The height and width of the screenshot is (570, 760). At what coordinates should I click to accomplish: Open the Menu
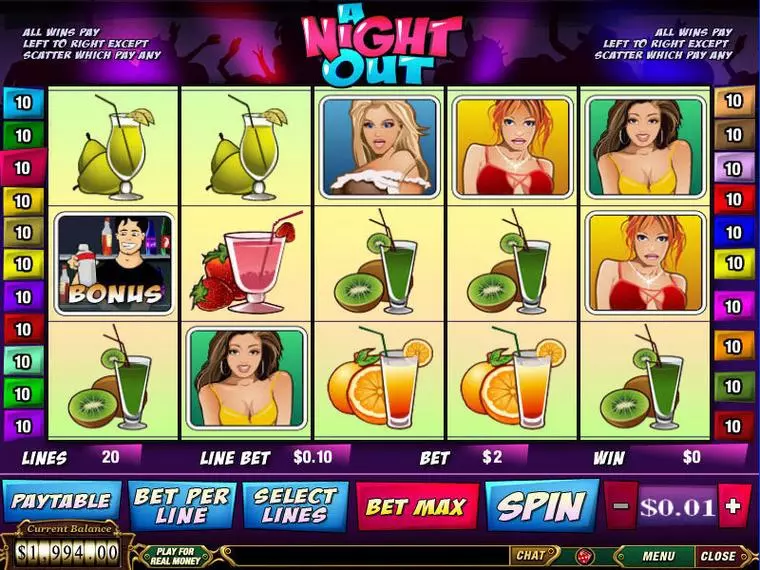tap(657, 556)
